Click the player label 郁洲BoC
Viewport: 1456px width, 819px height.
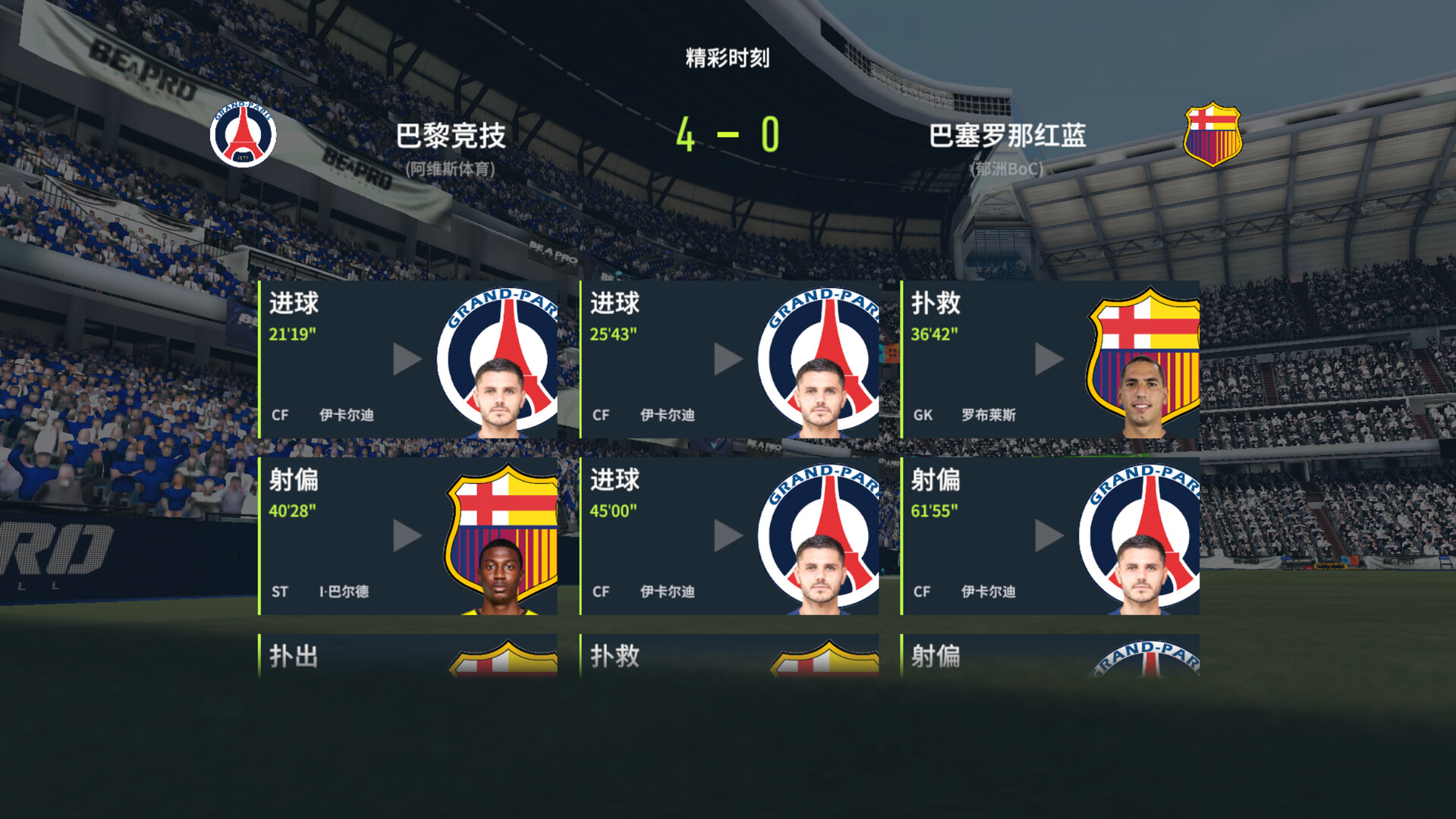click(1007, 168)
